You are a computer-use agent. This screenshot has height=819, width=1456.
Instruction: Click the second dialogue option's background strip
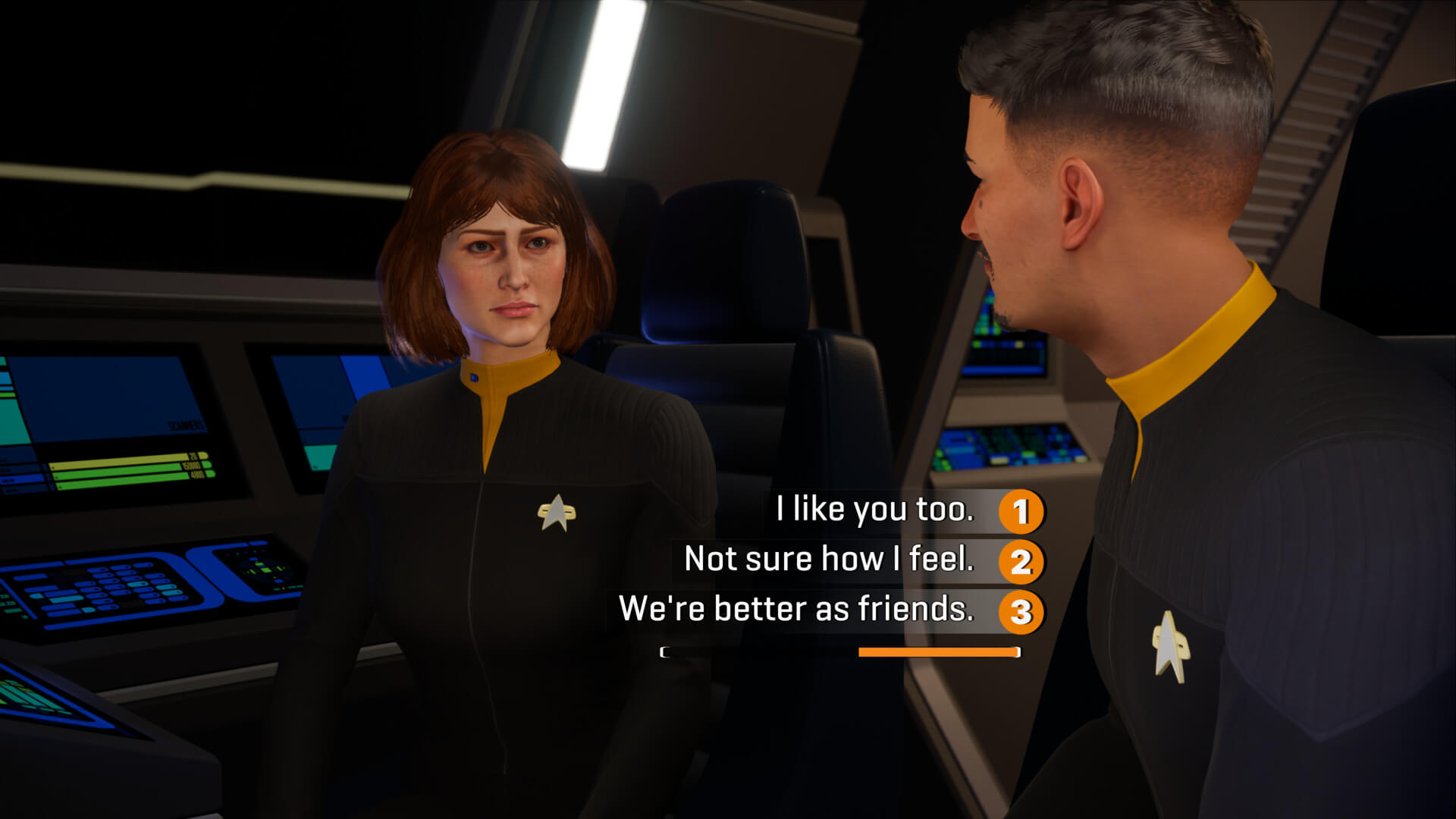[x=834, y=561]
